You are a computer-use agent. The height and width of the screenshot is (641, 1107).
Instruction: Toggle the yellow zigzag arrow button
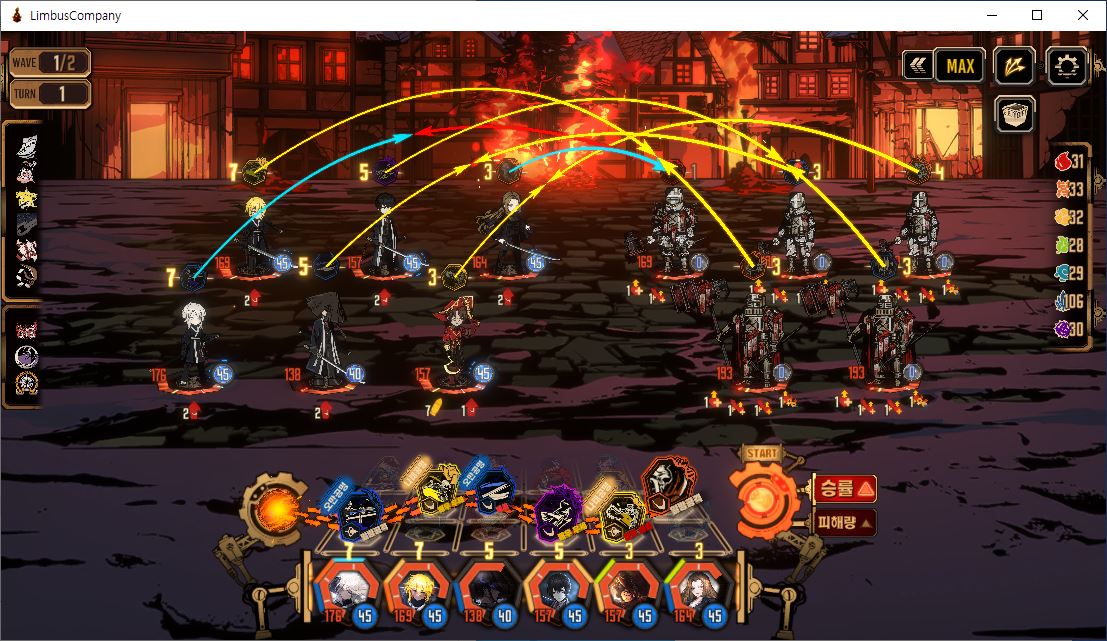[1016, 66]
